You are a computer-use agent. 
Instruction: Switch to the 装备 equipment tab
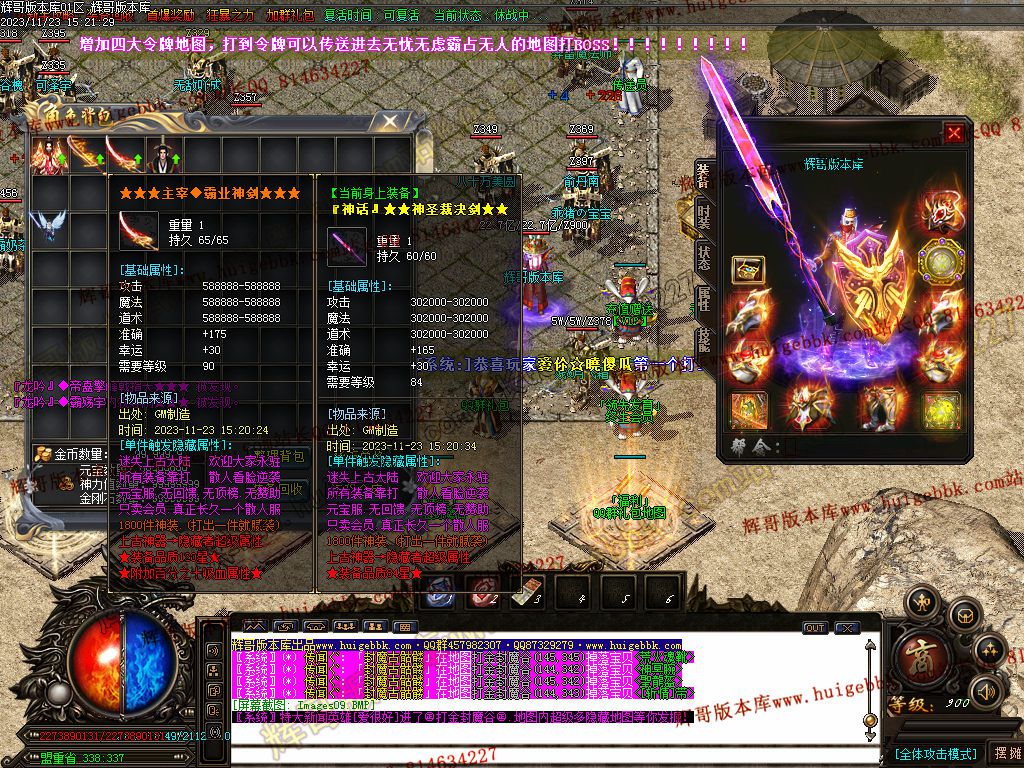703,178
